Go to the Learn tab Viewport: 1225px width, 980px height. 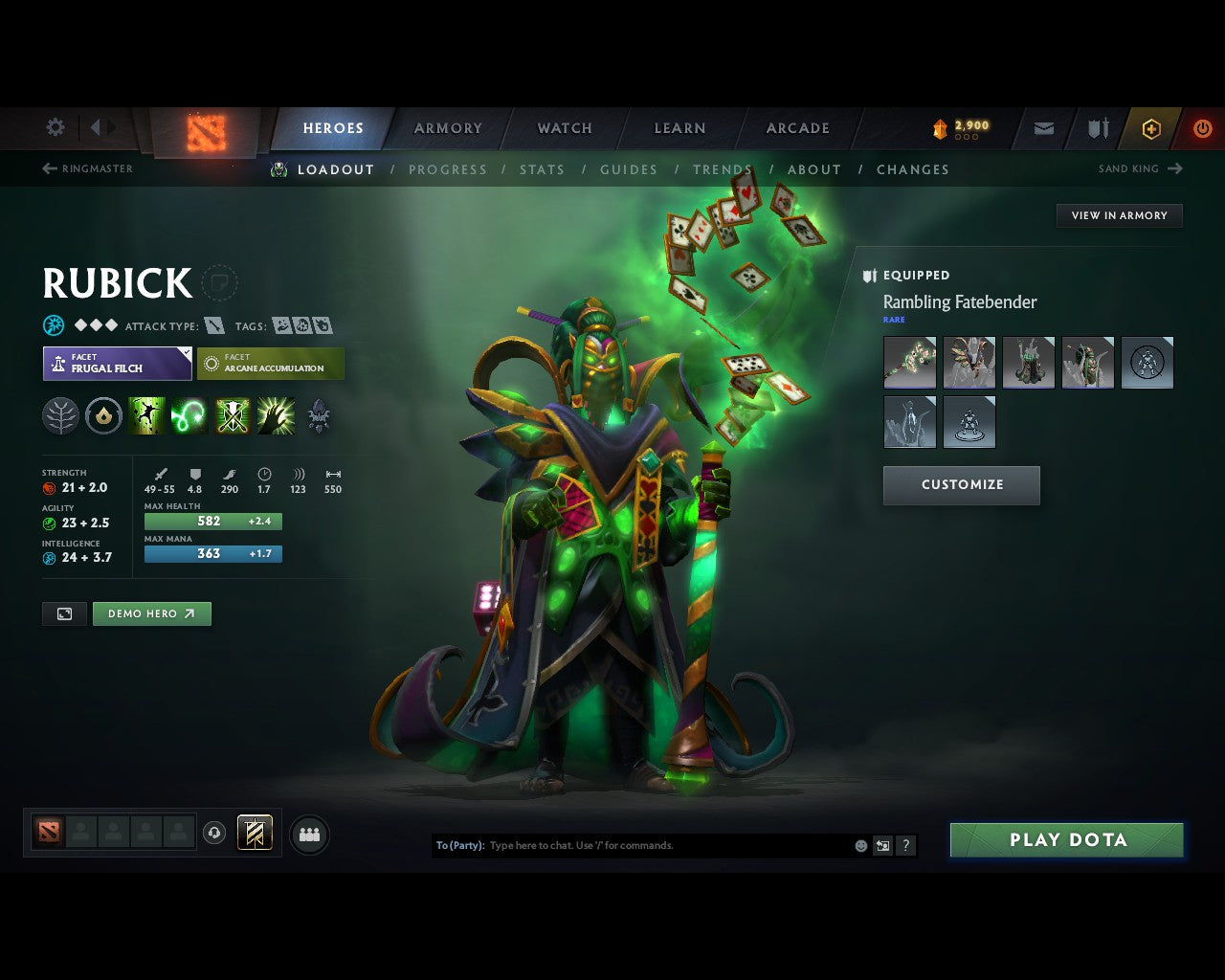coord(679,128)
